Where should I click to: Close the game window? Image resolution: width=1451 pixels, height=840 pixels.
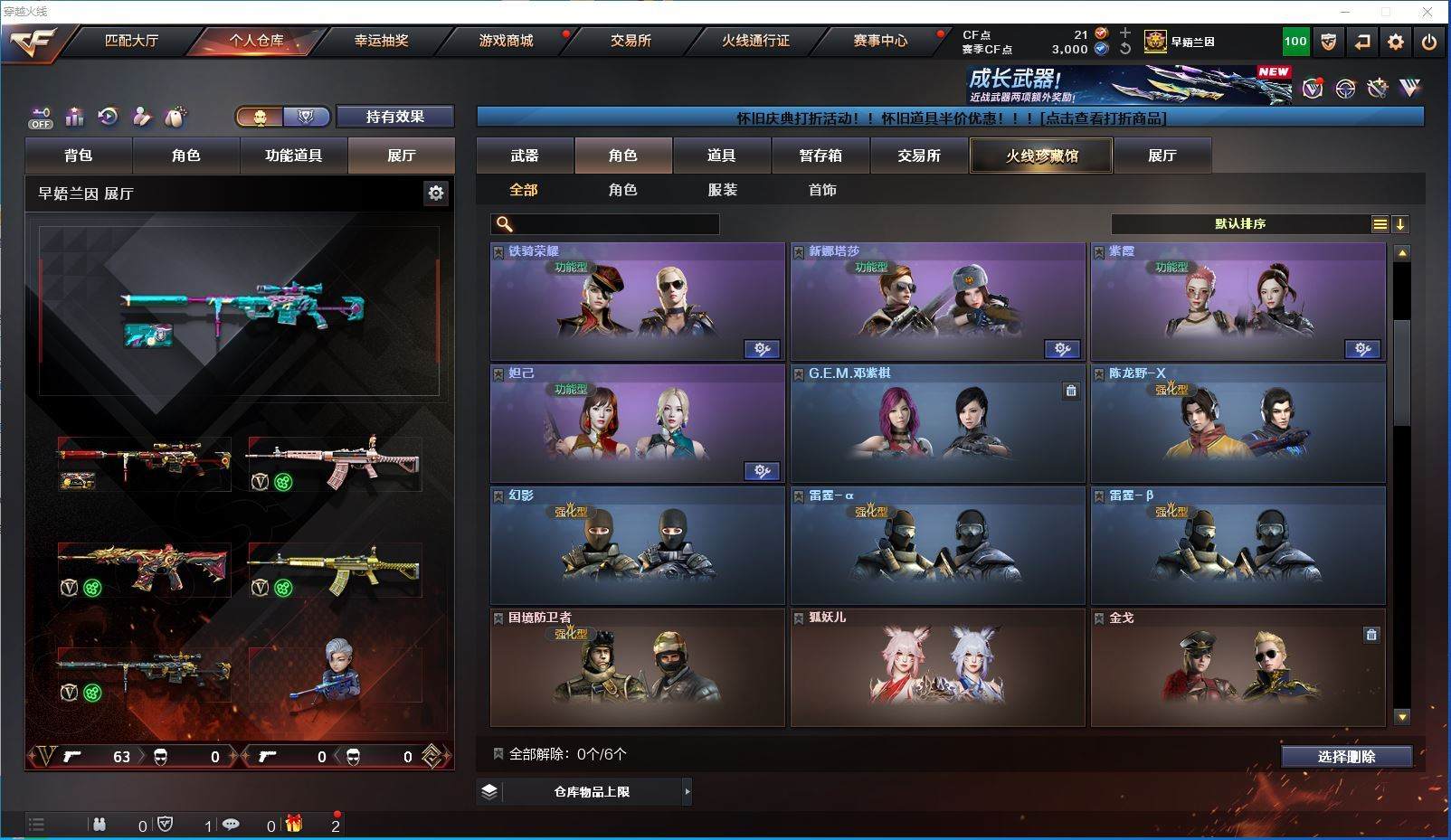1427,12
